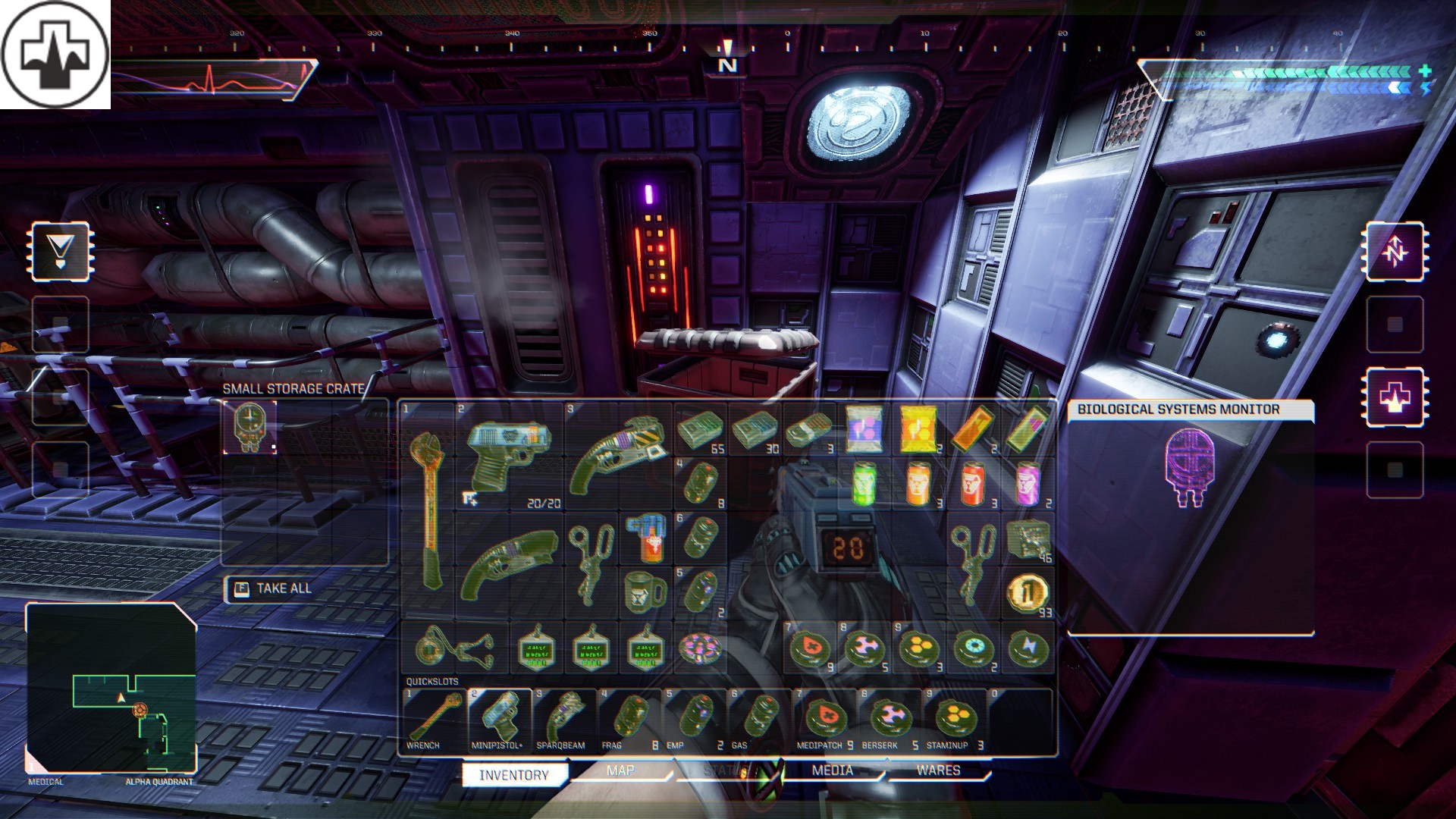Screen dimensions: 1456x819
Task: Open the Media tab
Action: (832, 770)
